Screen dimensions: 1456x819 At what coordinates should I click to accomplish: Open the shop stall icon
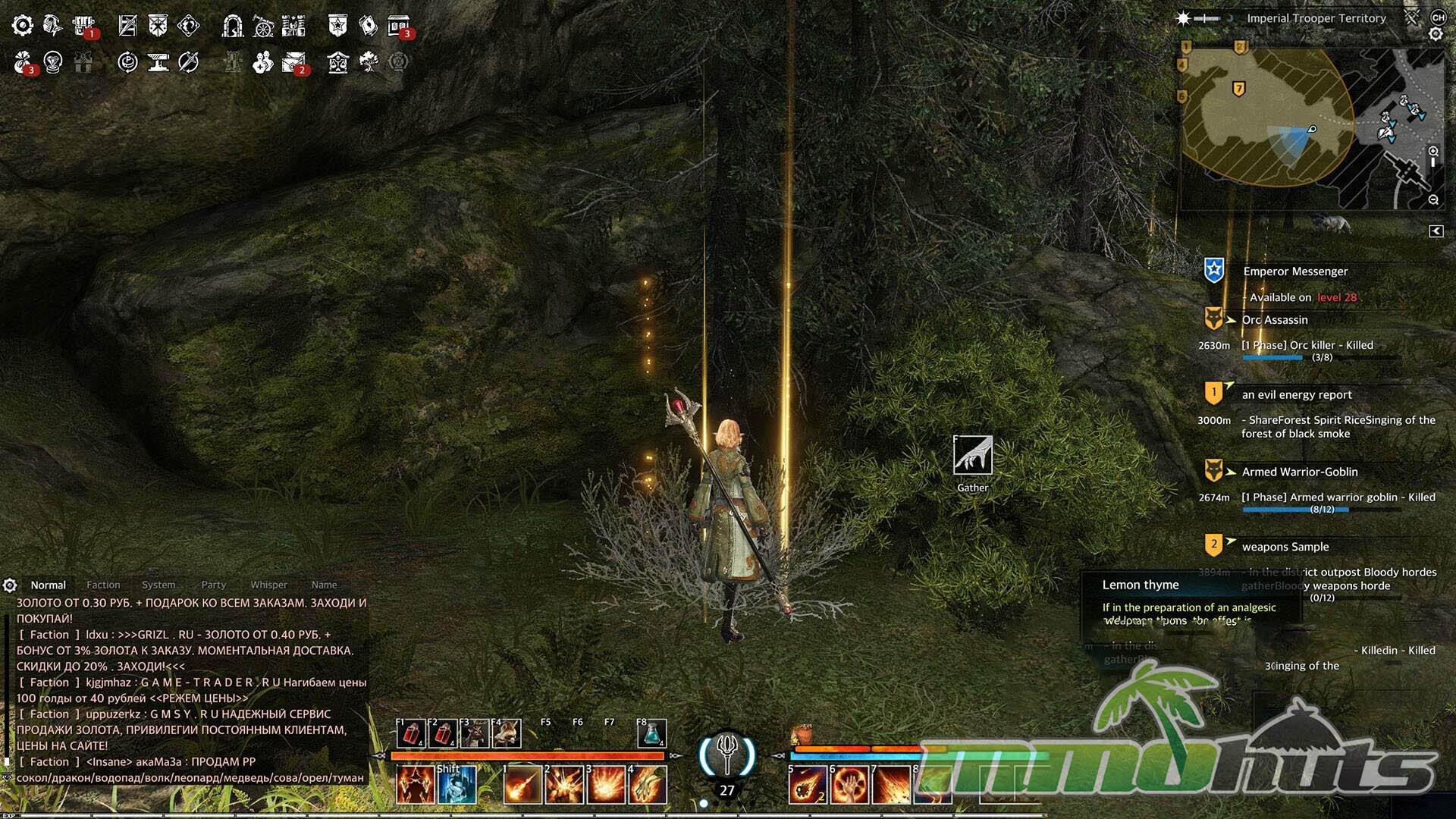point(398,26)
